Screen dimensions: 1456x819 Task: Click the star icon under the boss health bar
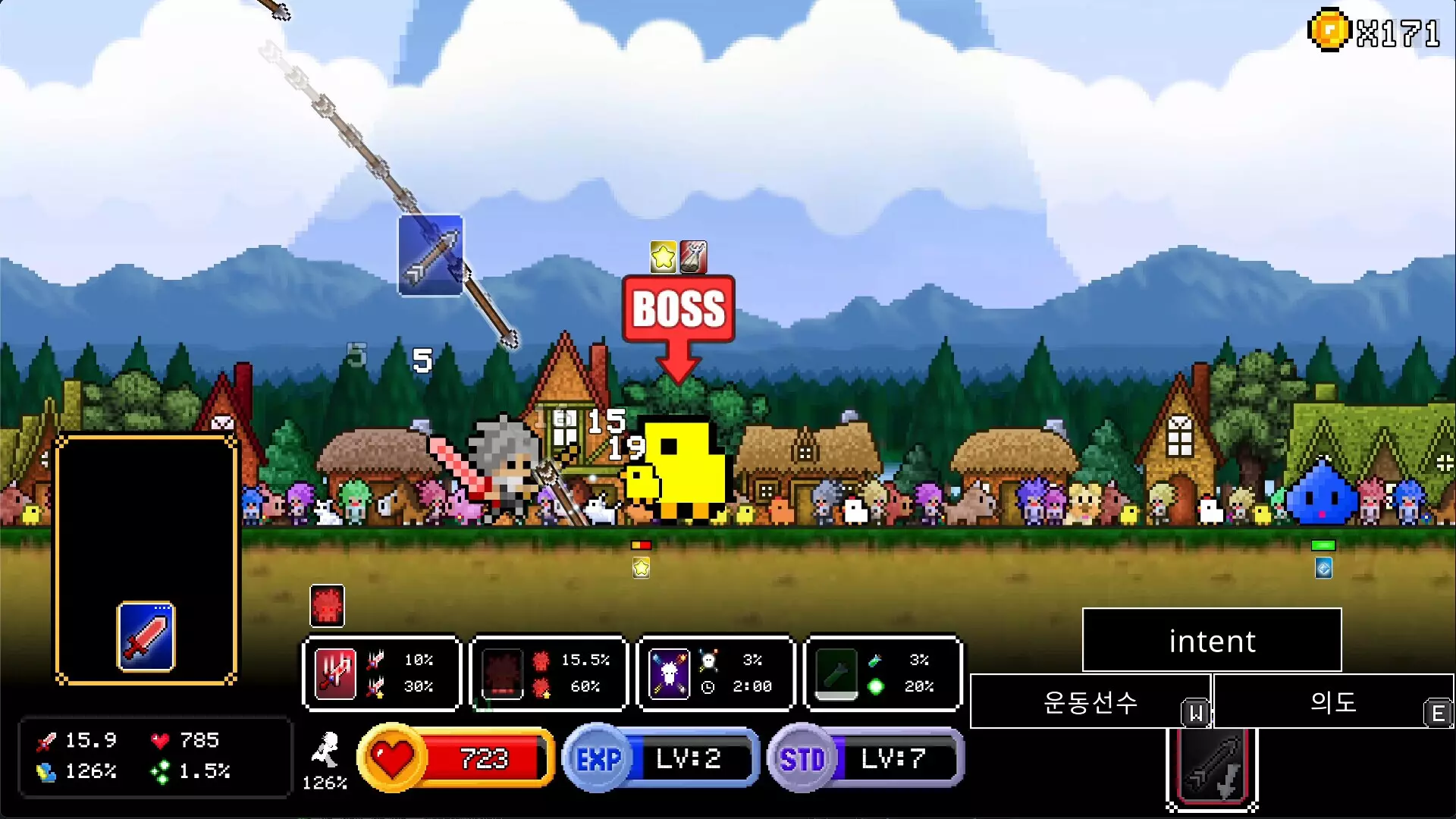[x=641, y=566]
